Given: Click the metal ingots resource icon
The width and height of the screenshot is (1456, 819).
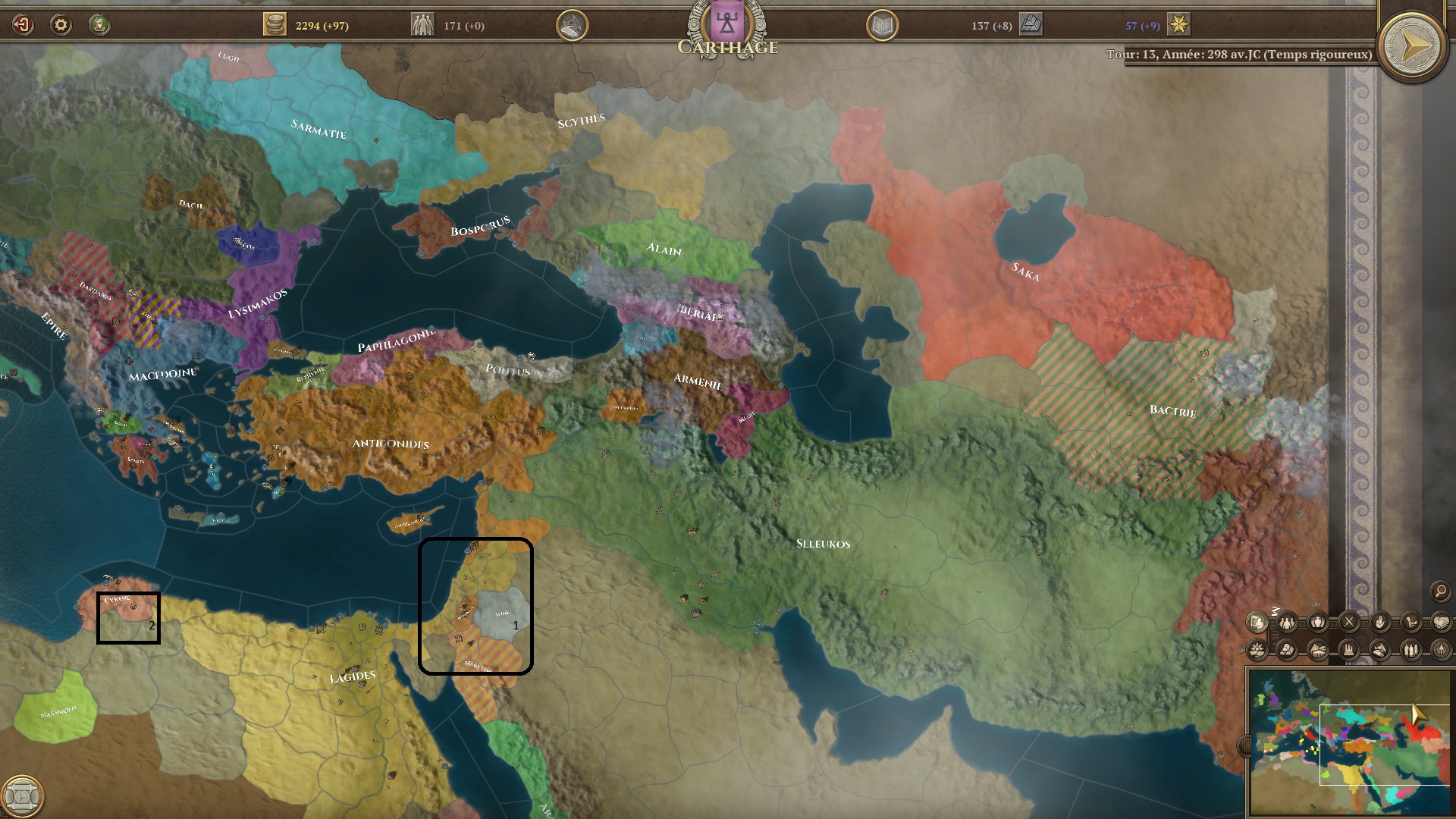Looking at the screenshot, I should pos(1031,25).
